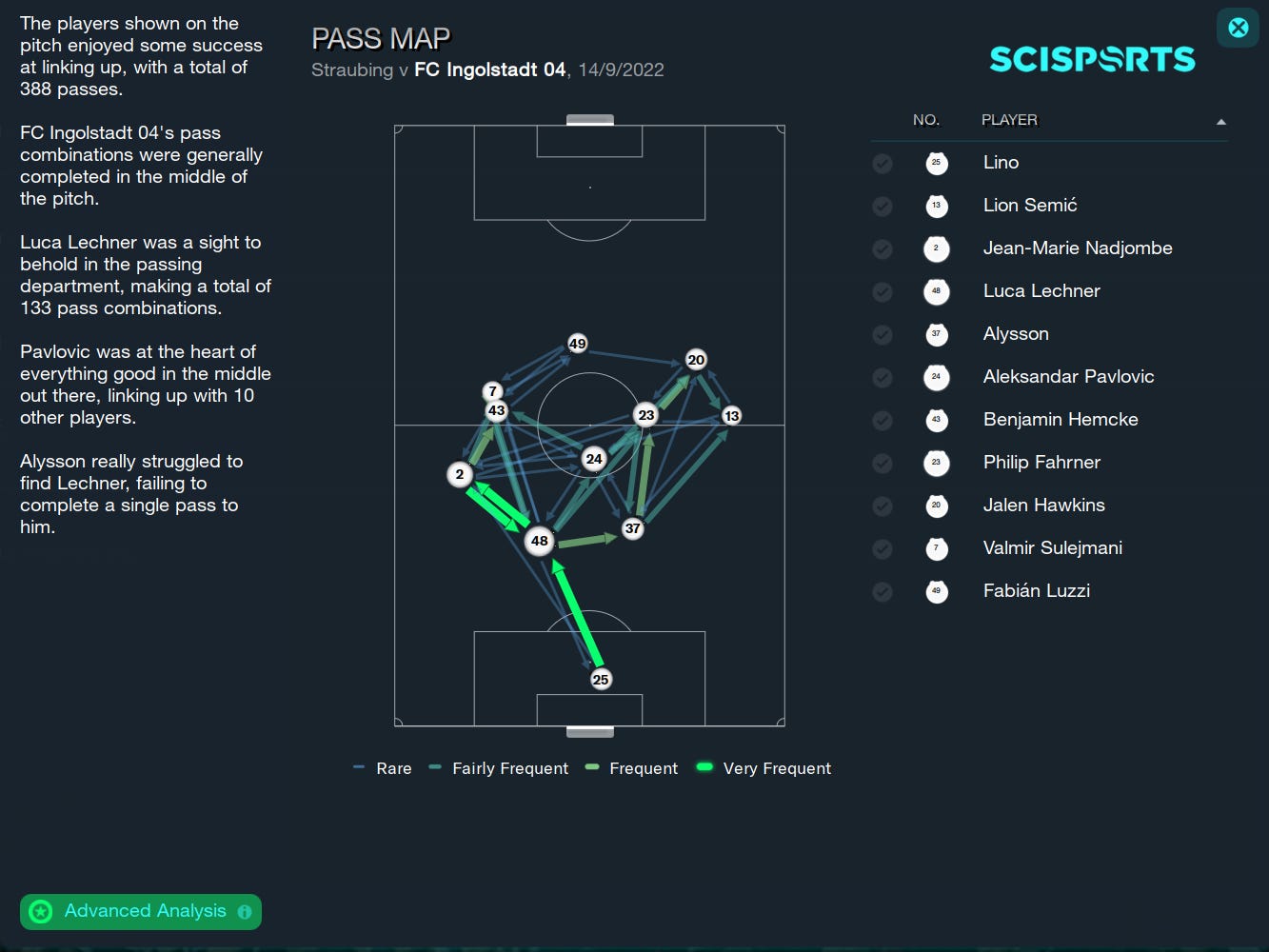Click Lion Semić's number 13 shield badge
Screen dimensions: 1269x952
[x=936, y=206]
